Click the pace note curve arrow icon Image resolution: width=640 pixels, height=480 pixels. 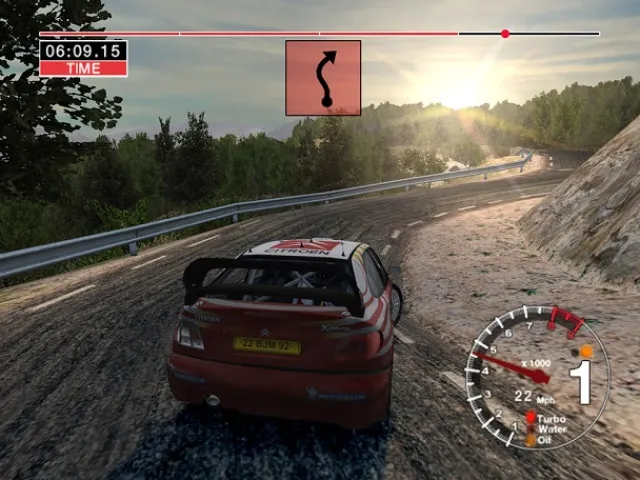tap(323, 78)
